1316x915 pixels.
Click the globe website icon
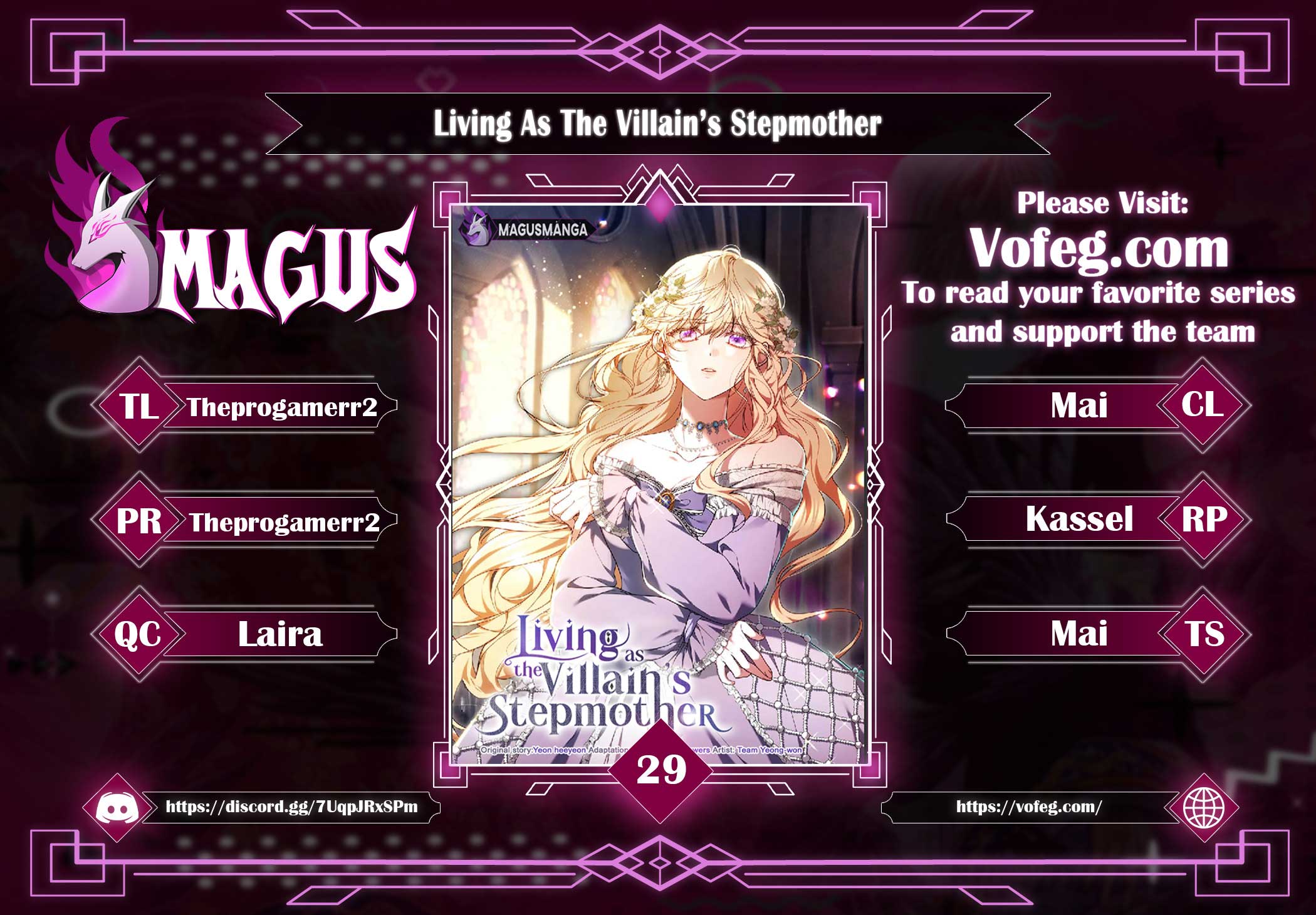[1204, 807]
